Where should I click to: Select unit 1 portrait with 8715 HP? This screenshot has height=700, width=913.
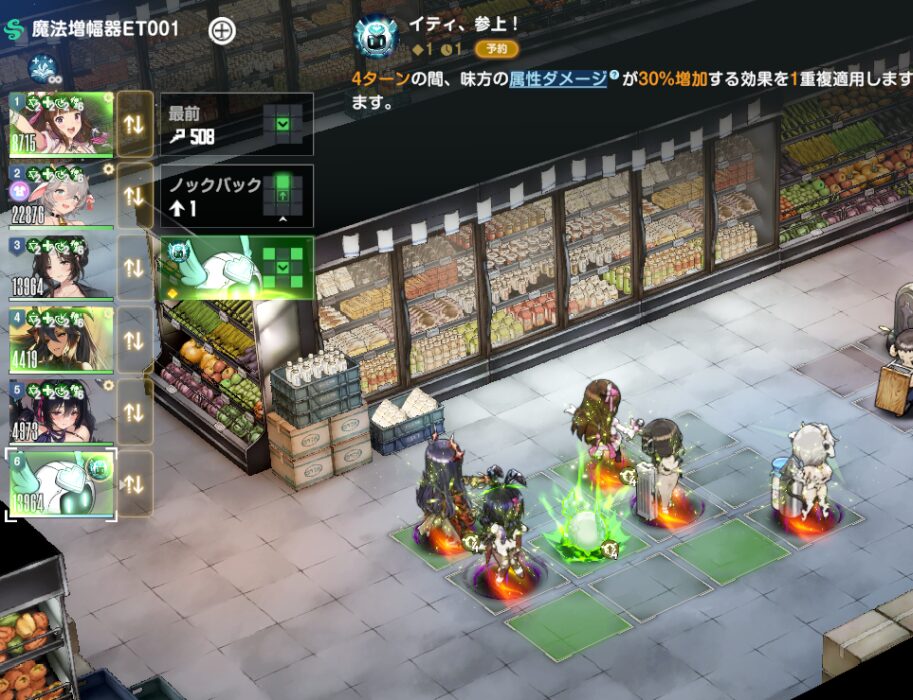(x=60, y=124)
